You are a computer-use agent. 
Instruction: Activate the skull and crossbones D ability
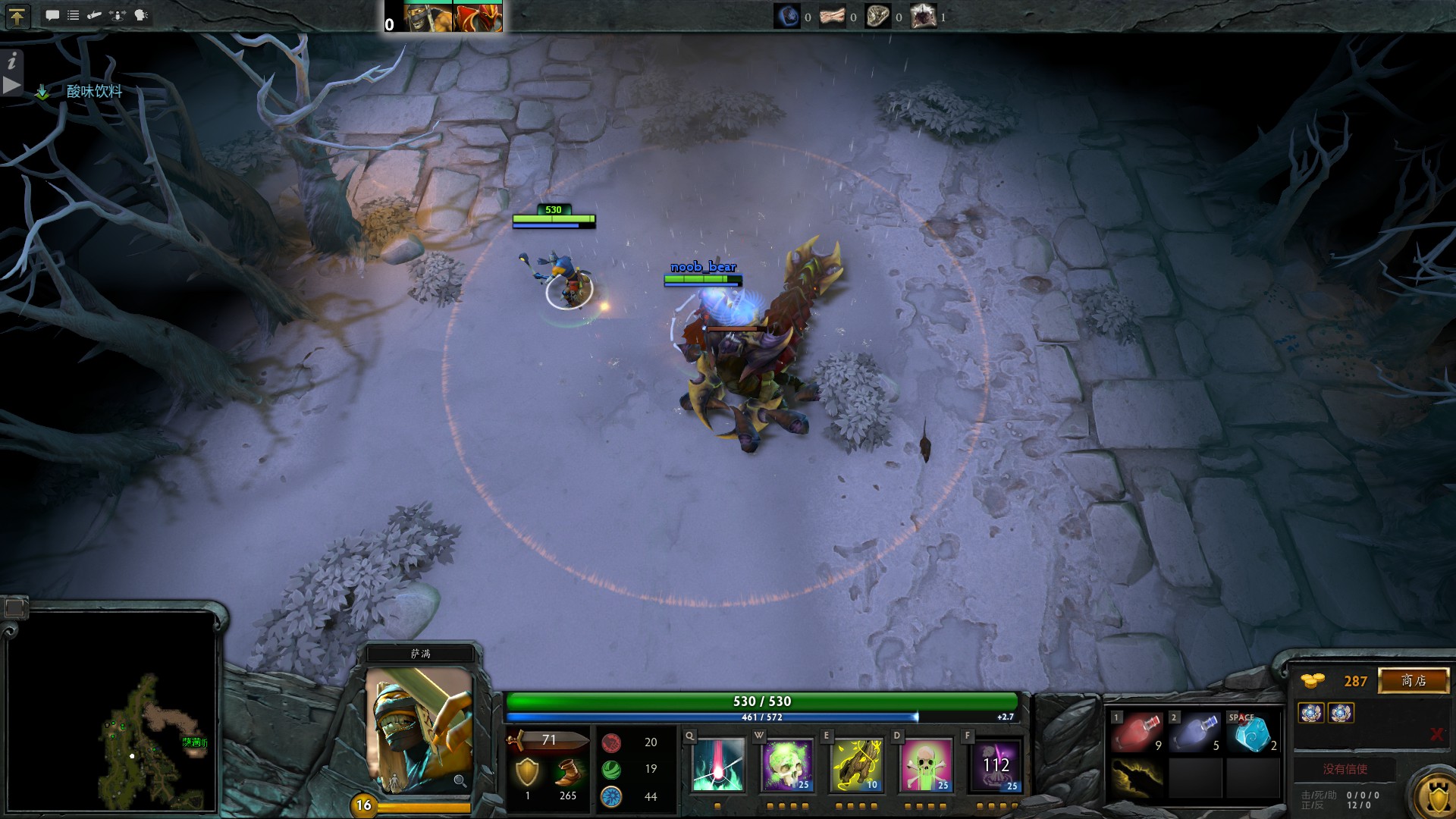click(925, 765)
